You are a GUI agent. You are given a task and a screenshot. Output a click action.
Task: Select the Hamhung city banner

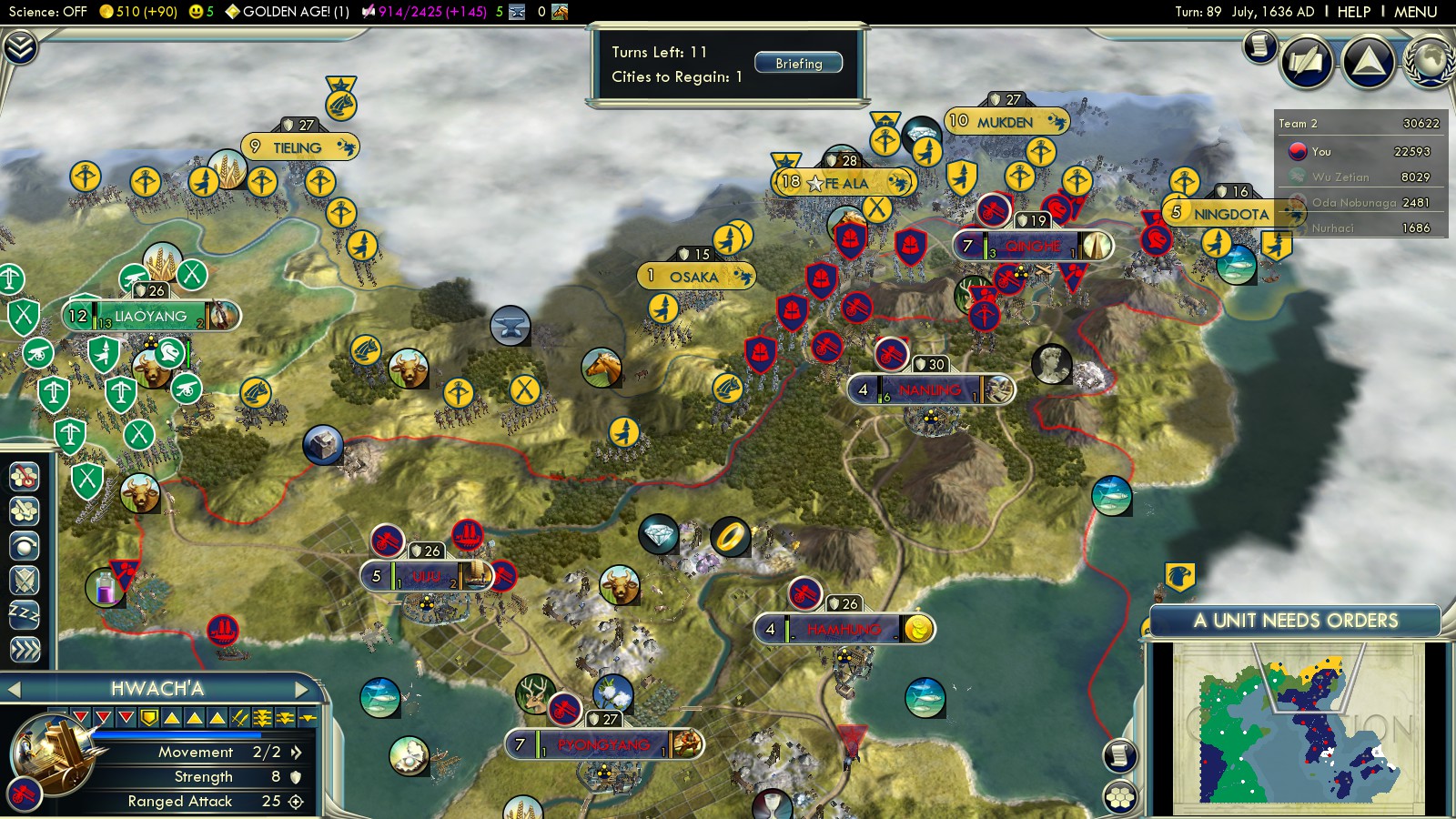(x=844, y=629)
